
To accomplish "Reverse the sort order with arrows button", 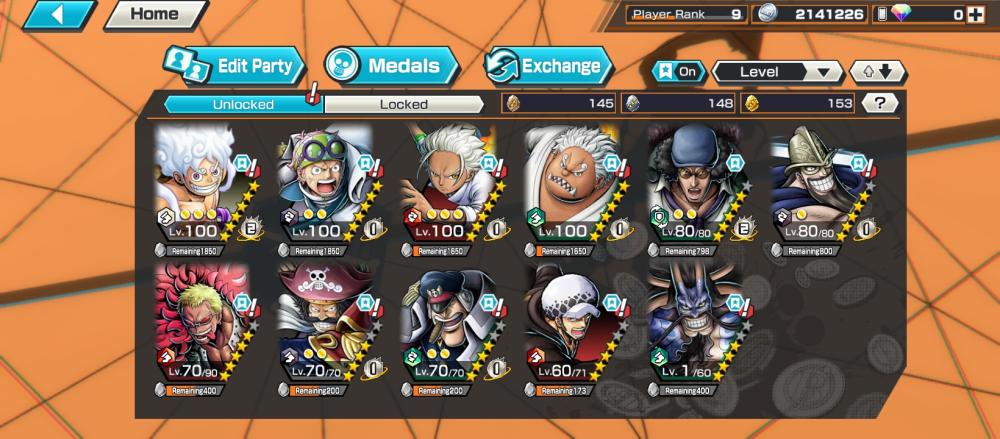I will tap(877, 72).
